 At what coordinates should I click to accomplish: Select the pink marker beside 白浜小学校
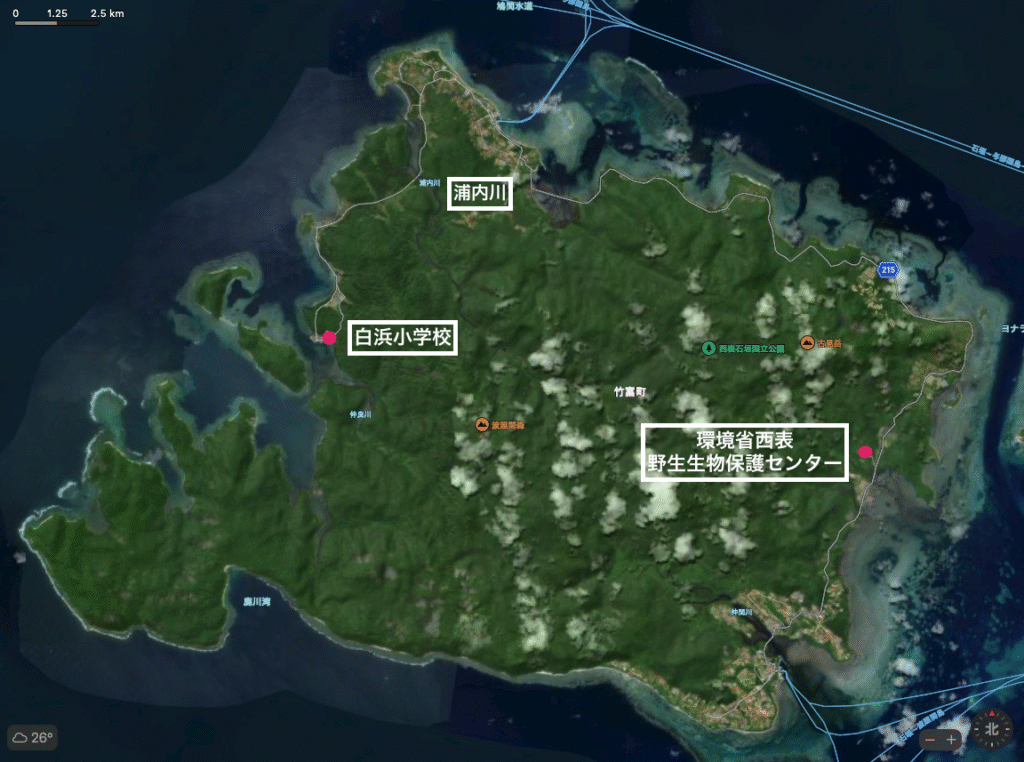pos(328,337)
